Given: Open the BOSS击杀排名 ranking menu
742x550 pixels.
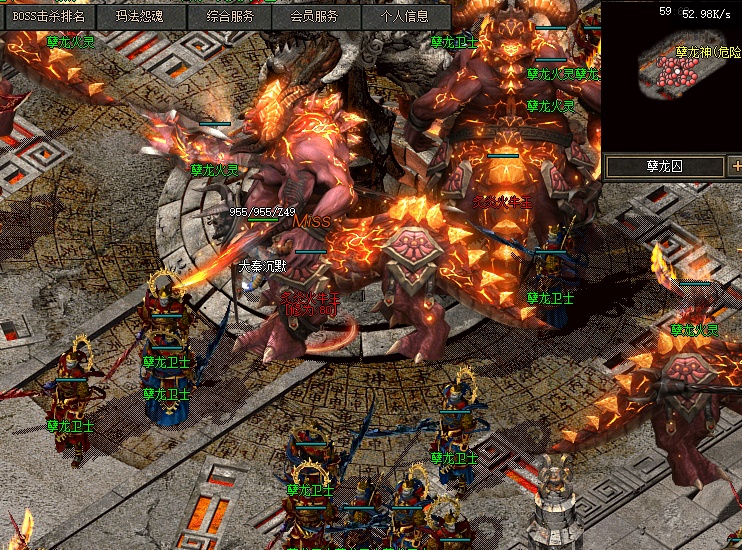Looking at the screenshot, I should pyautogui.click(x=48, y=16).
